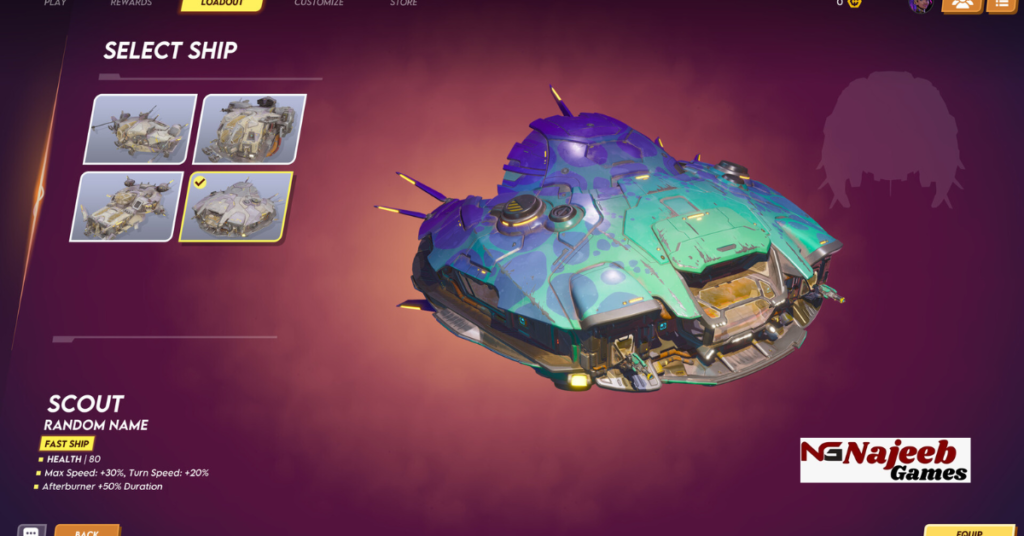Go to the Customize tab
The image size is (1024, 536).
pyautogui.click(x=319, y=4)
